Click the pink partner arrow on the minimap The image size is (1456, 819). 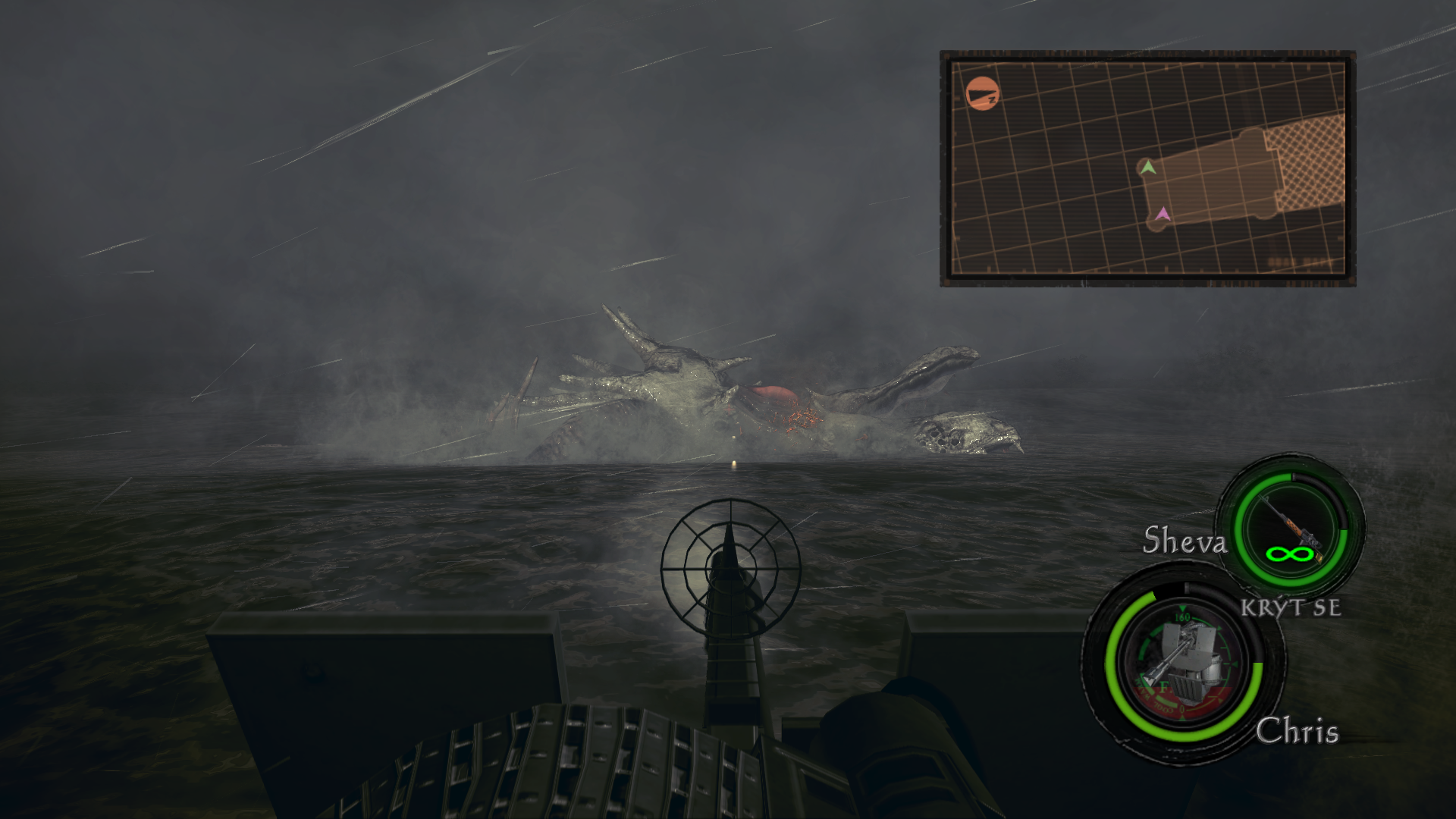coord(1163,217)
